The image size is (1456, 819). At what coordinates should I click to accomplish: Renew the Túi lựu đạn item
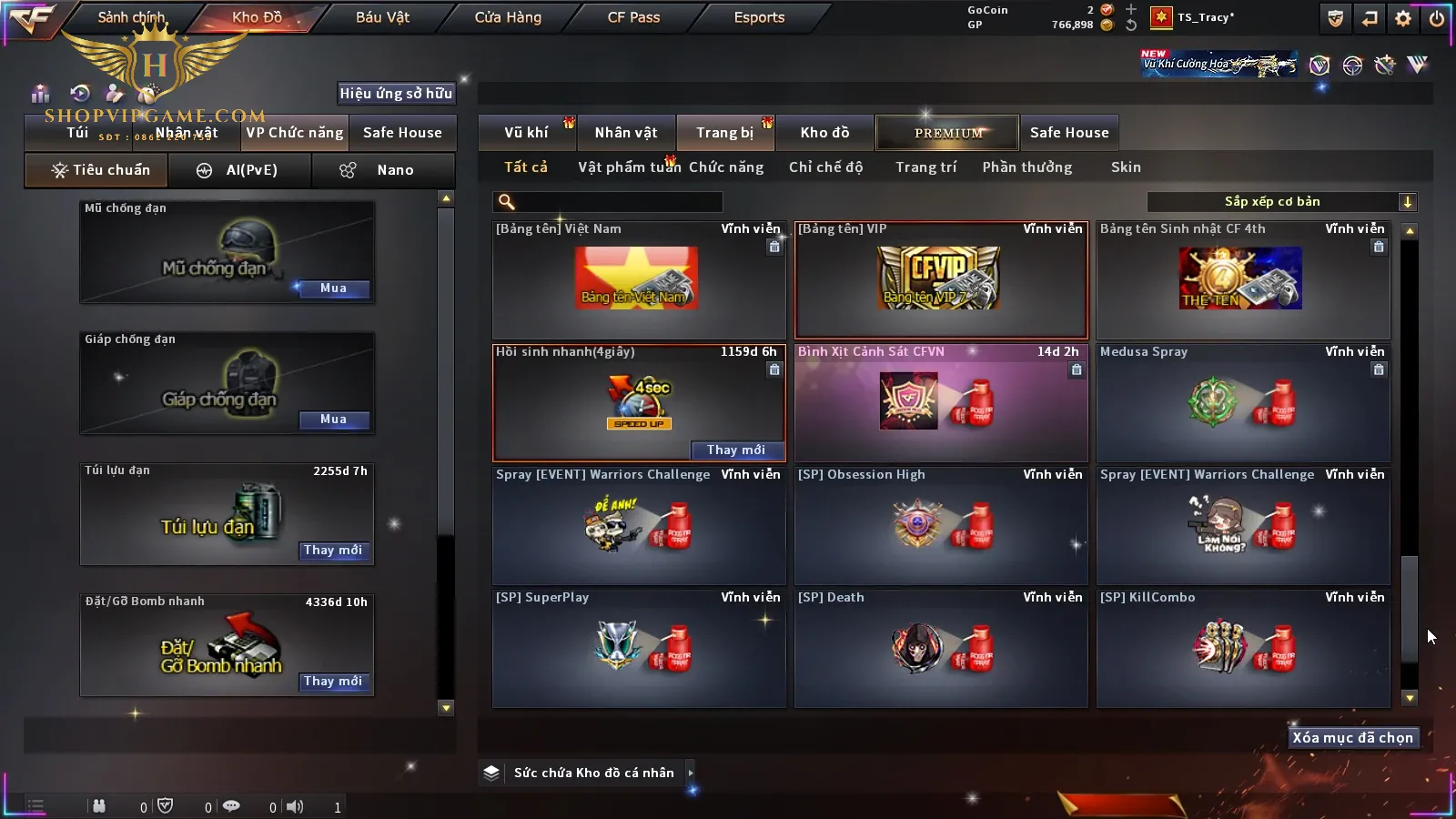tap(333, 551)
